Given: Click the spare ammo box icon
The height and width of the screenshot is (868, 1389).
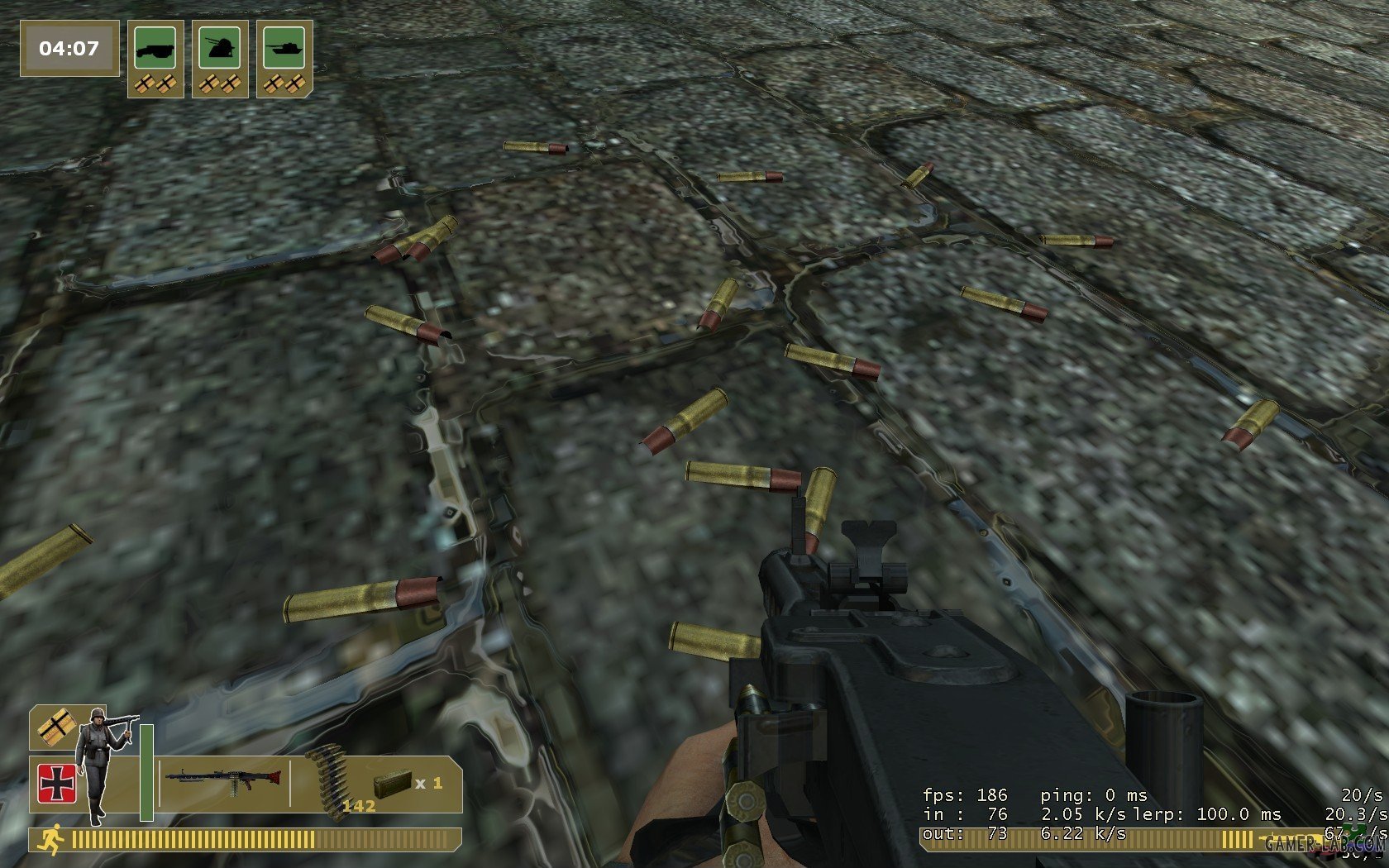Looking at the screenshot, I should 392,783.
